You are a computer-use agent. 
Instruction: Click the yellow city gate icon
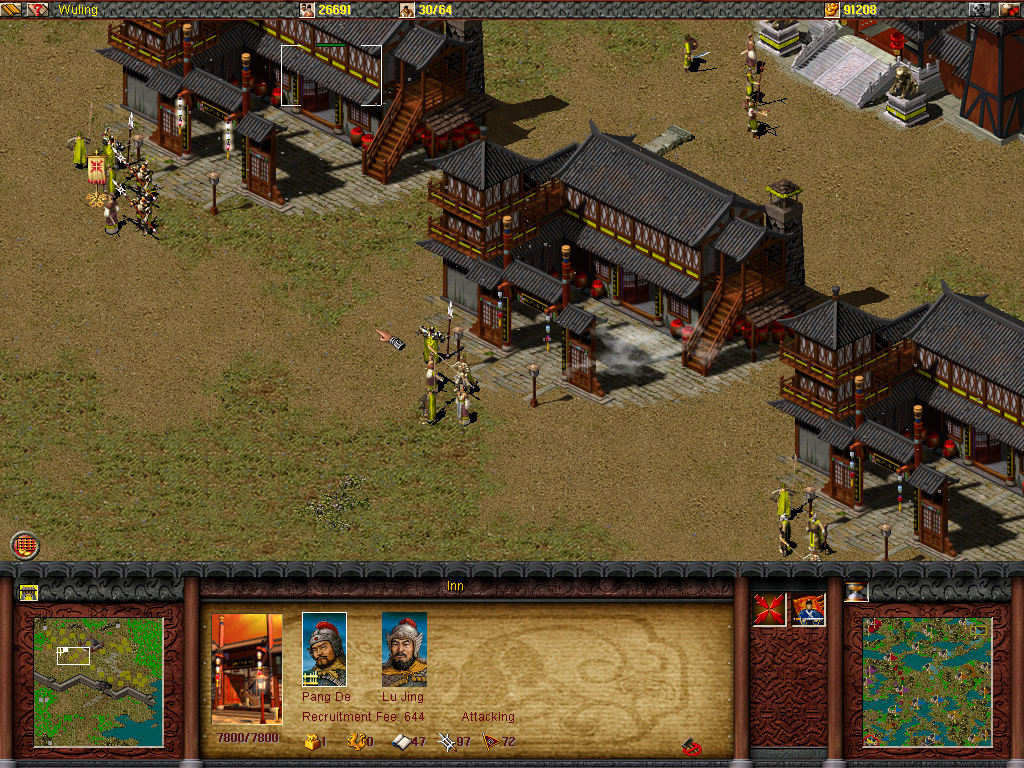coord(28,592)
